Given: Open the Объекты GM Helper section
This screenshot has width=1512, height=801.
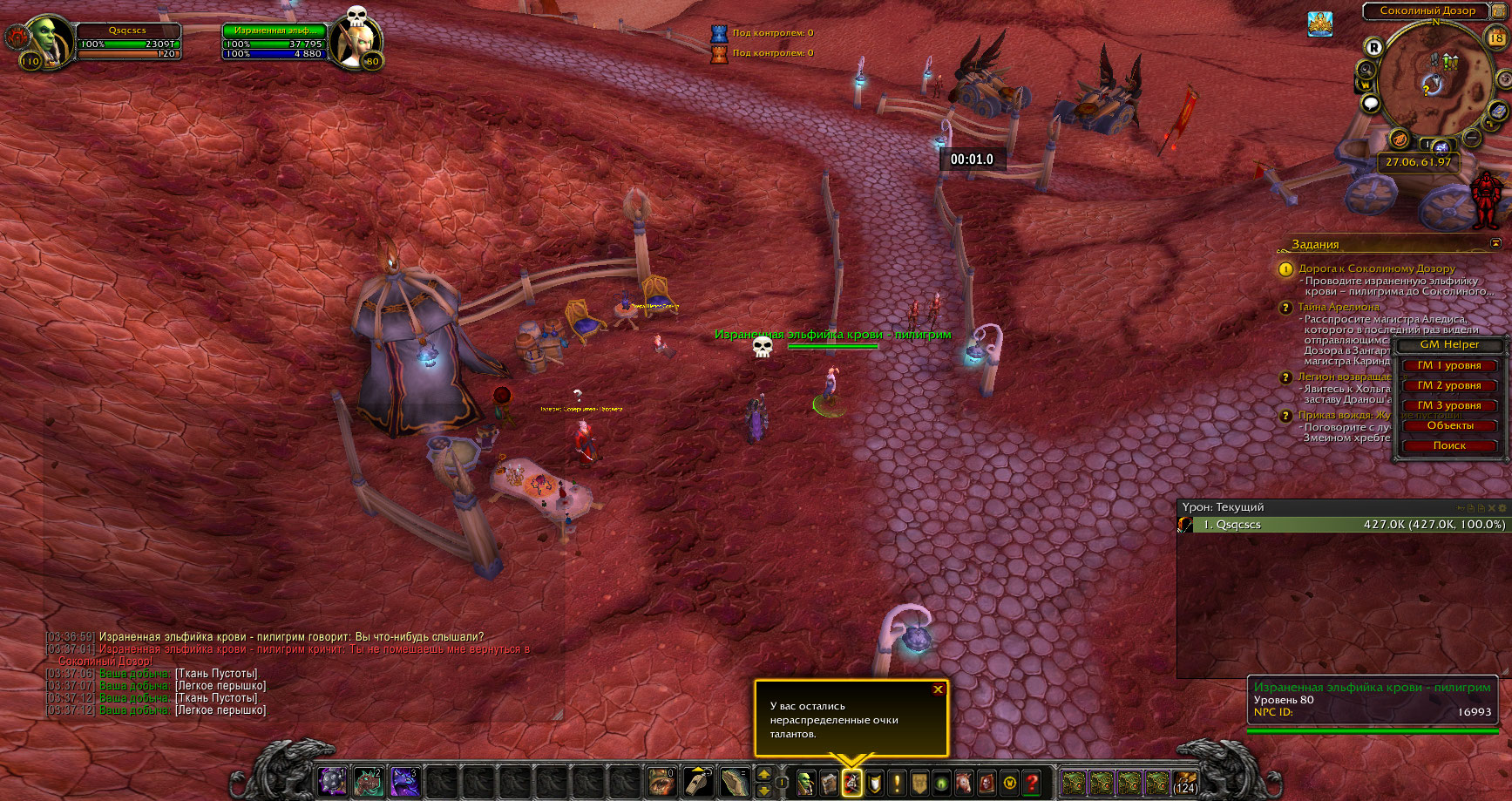Looking at the screenshot, I should click(1448, 426).
